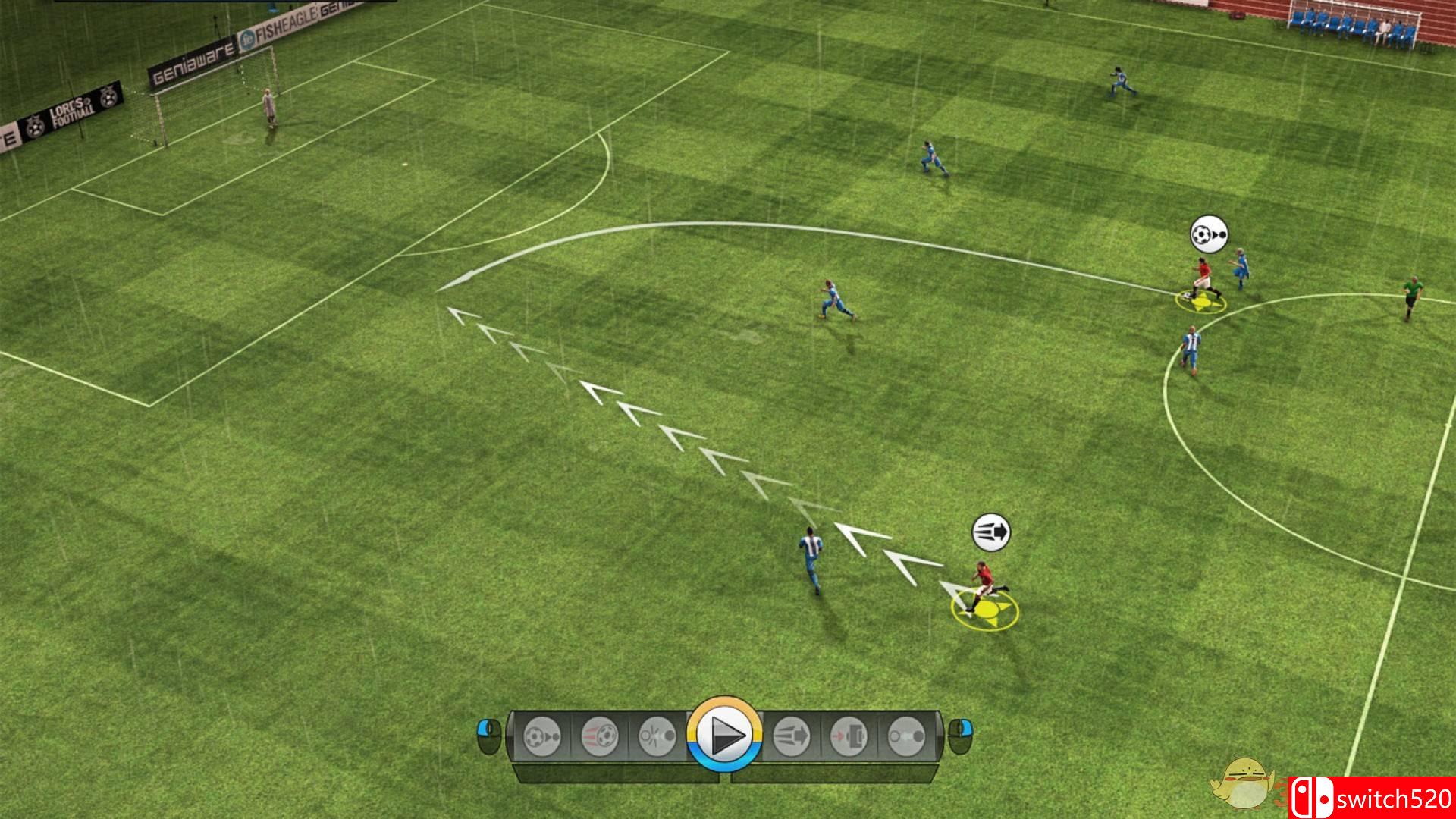The width and height of the screenshot is (1456, 819).
Task: Click the left mouse button indicator
Action: (x=488, y=735)
